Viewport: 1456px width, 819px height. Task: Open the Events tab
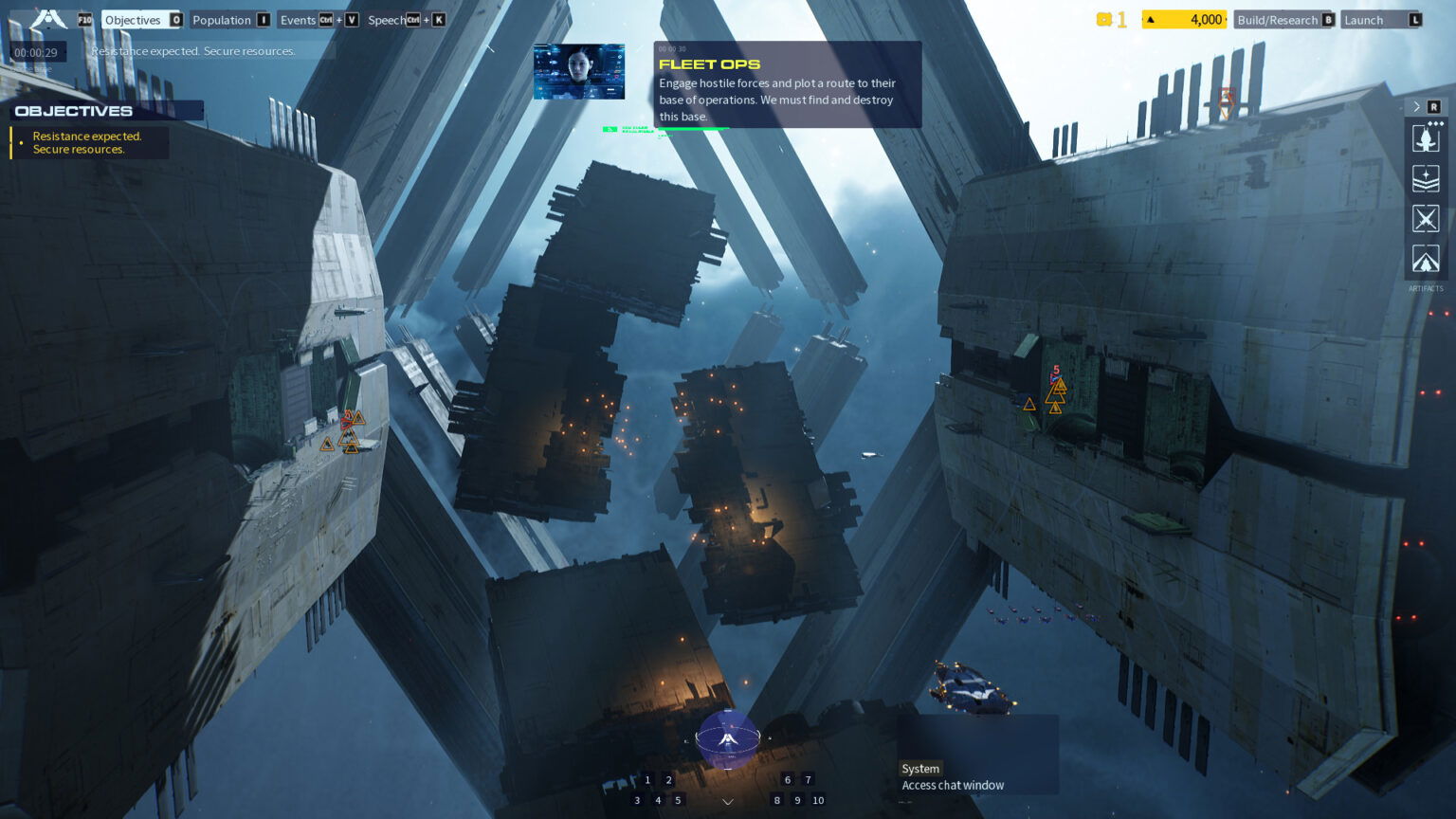(300, 20)
